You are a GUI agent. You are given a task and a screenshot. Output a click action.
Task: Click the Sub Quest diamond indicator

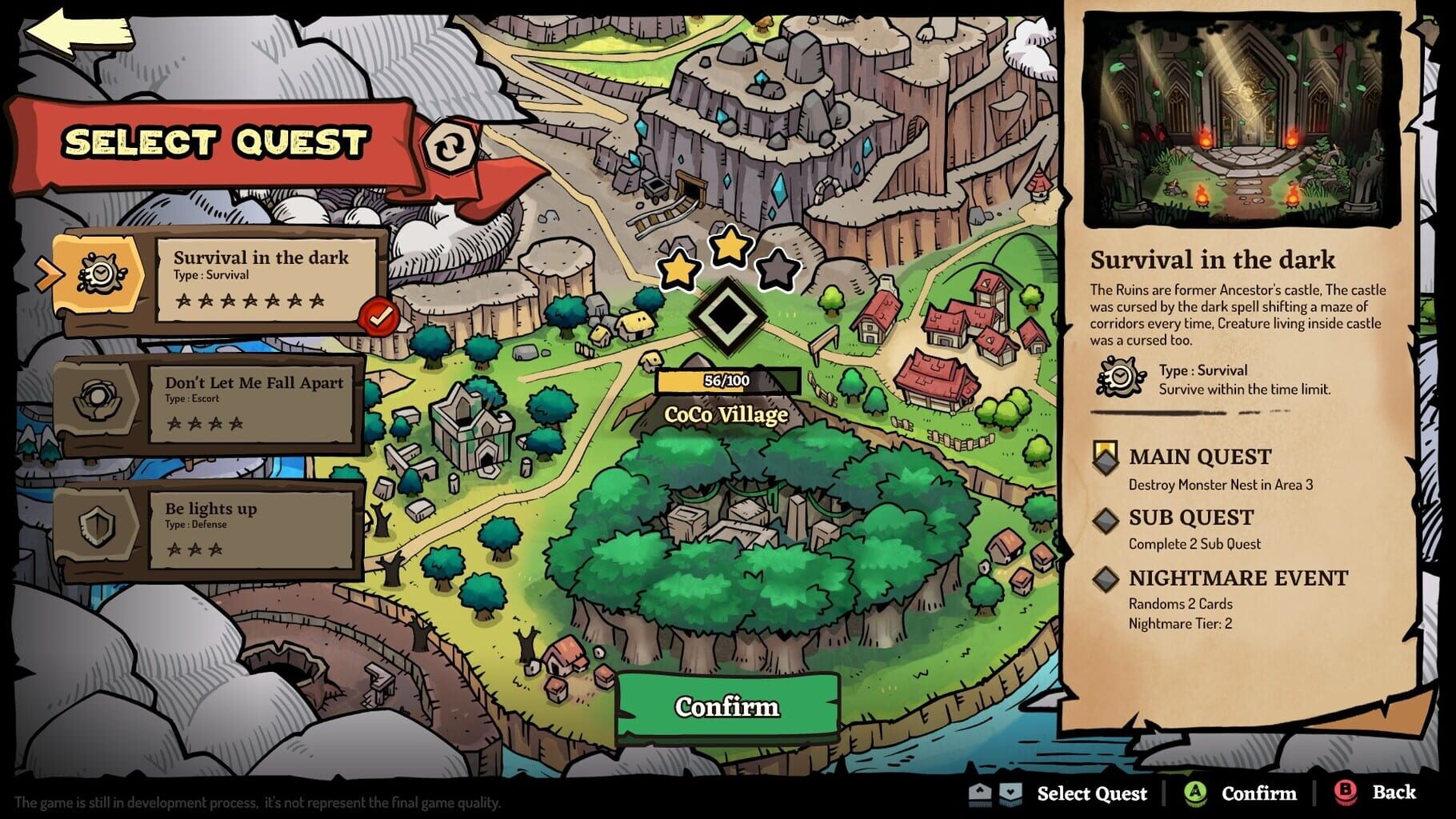pyautogui.click(x=1106, y=520)
